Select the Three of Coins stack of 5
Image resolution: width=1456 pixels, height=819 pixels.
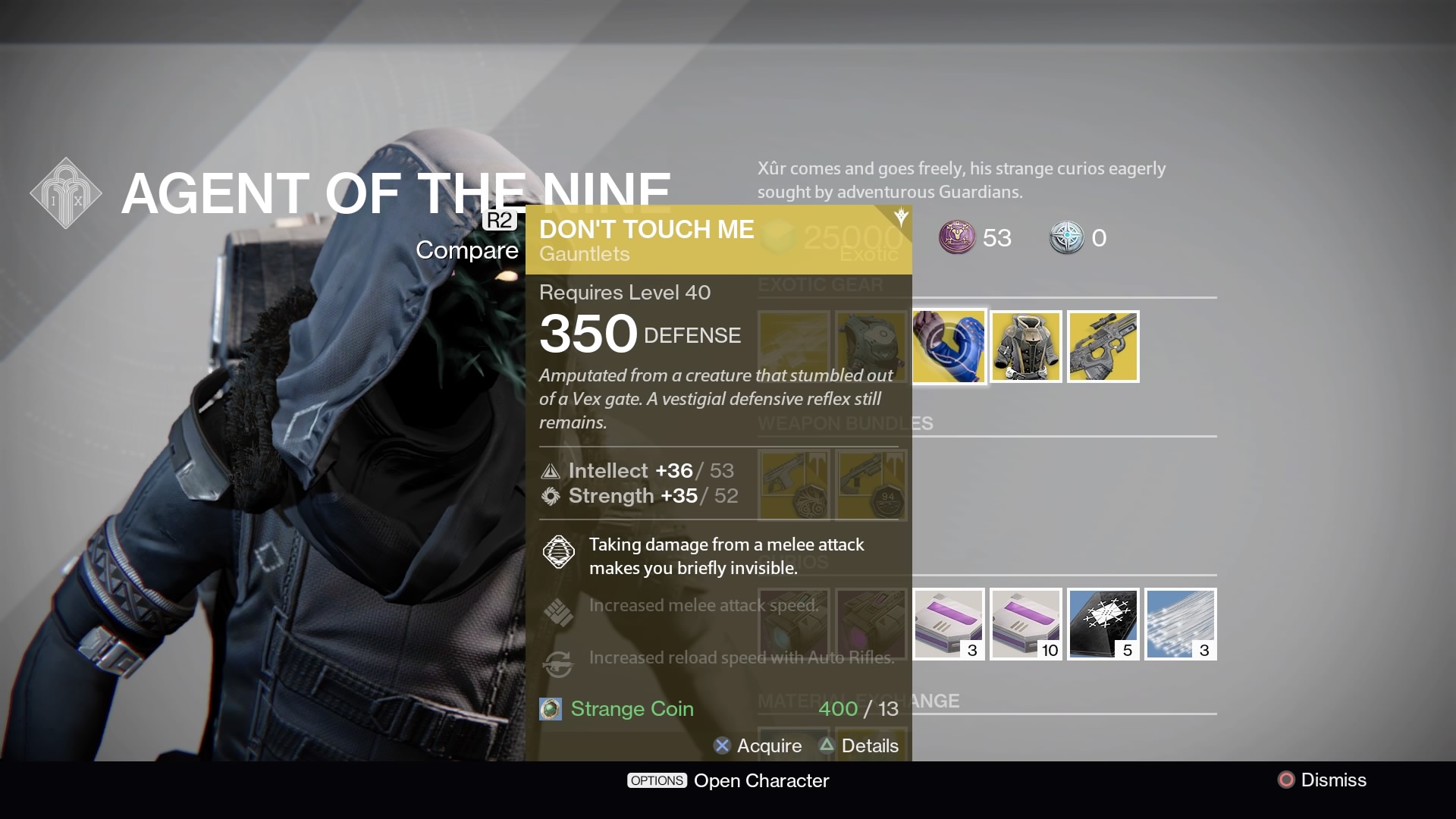(x=1103, y=623)
